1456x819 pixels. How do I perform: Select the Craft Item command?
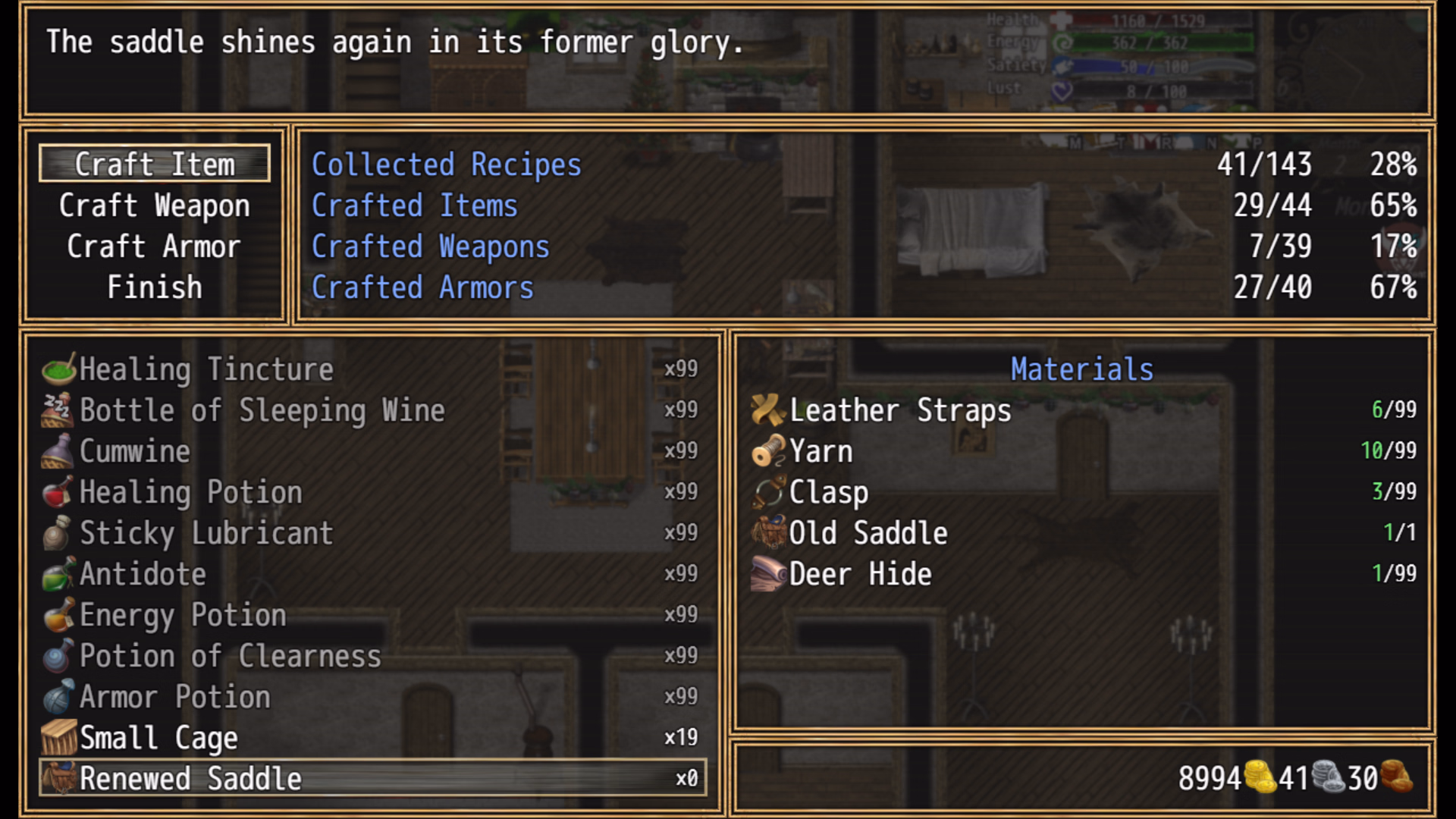pyautogui.click(x=155, y=164)
